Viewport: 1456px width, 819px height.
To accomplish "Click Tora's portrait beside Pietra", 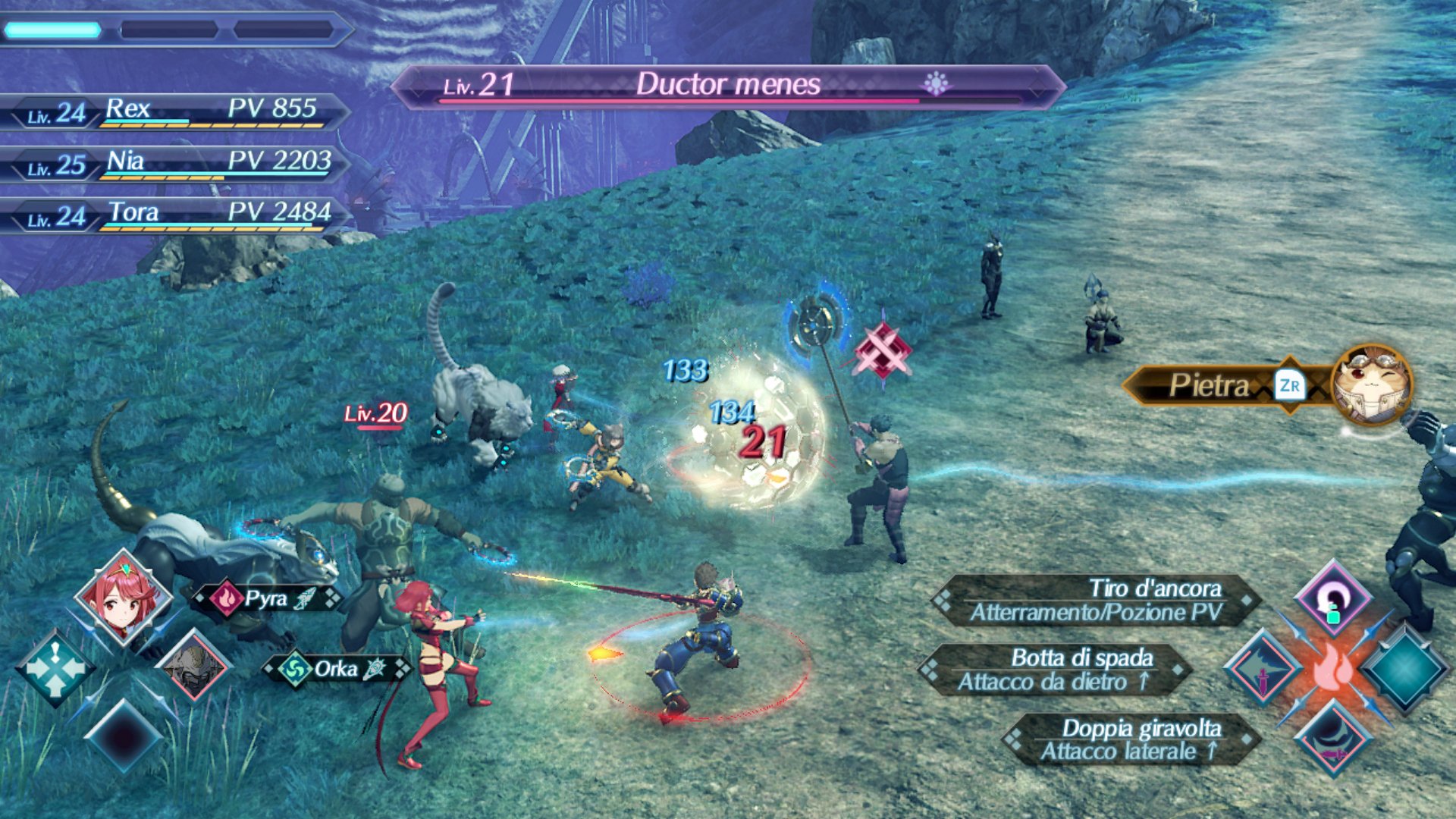I will coord(1371,384).
